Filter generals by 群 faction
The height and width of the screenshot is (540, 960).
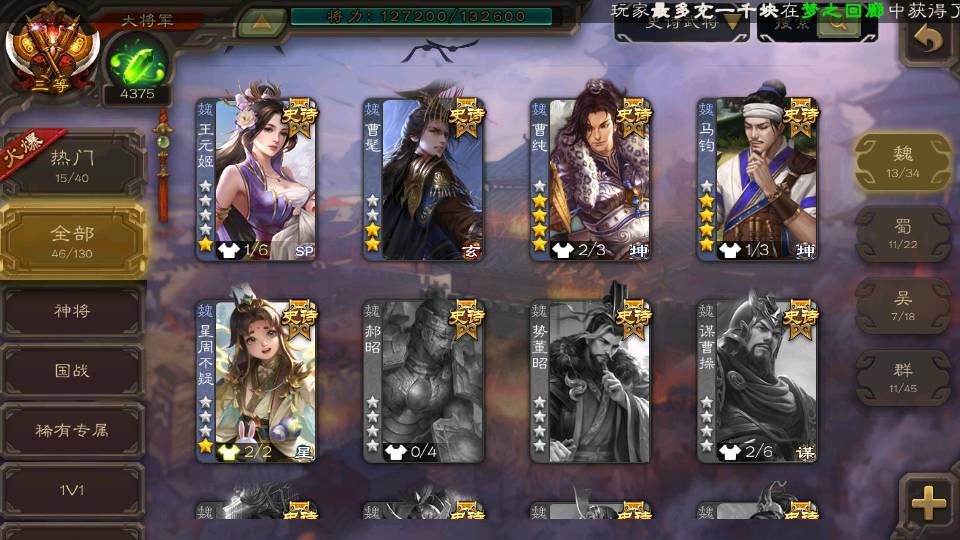[902, 377]
